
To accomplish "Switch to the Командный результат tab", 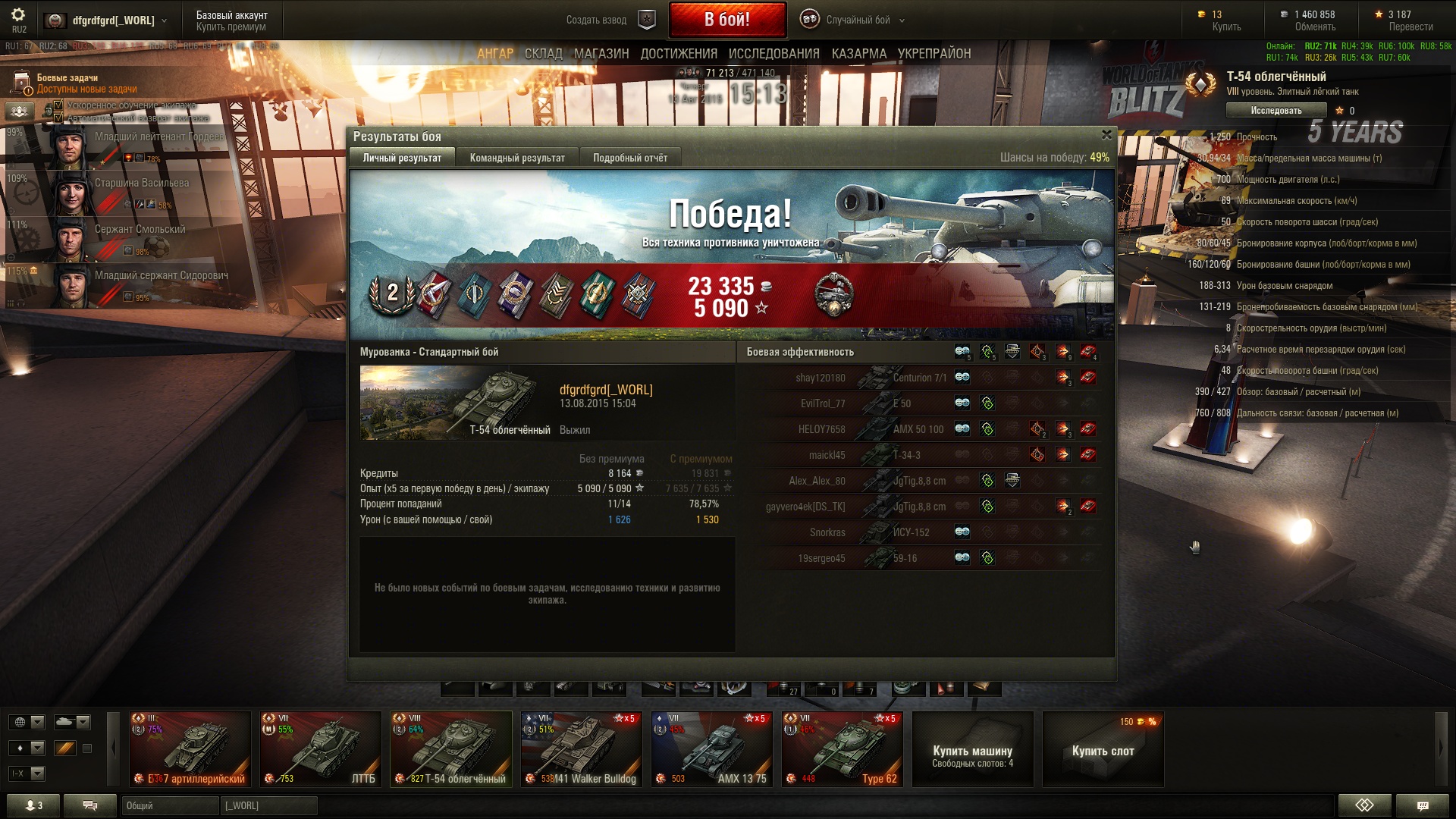I will [516, 158].
